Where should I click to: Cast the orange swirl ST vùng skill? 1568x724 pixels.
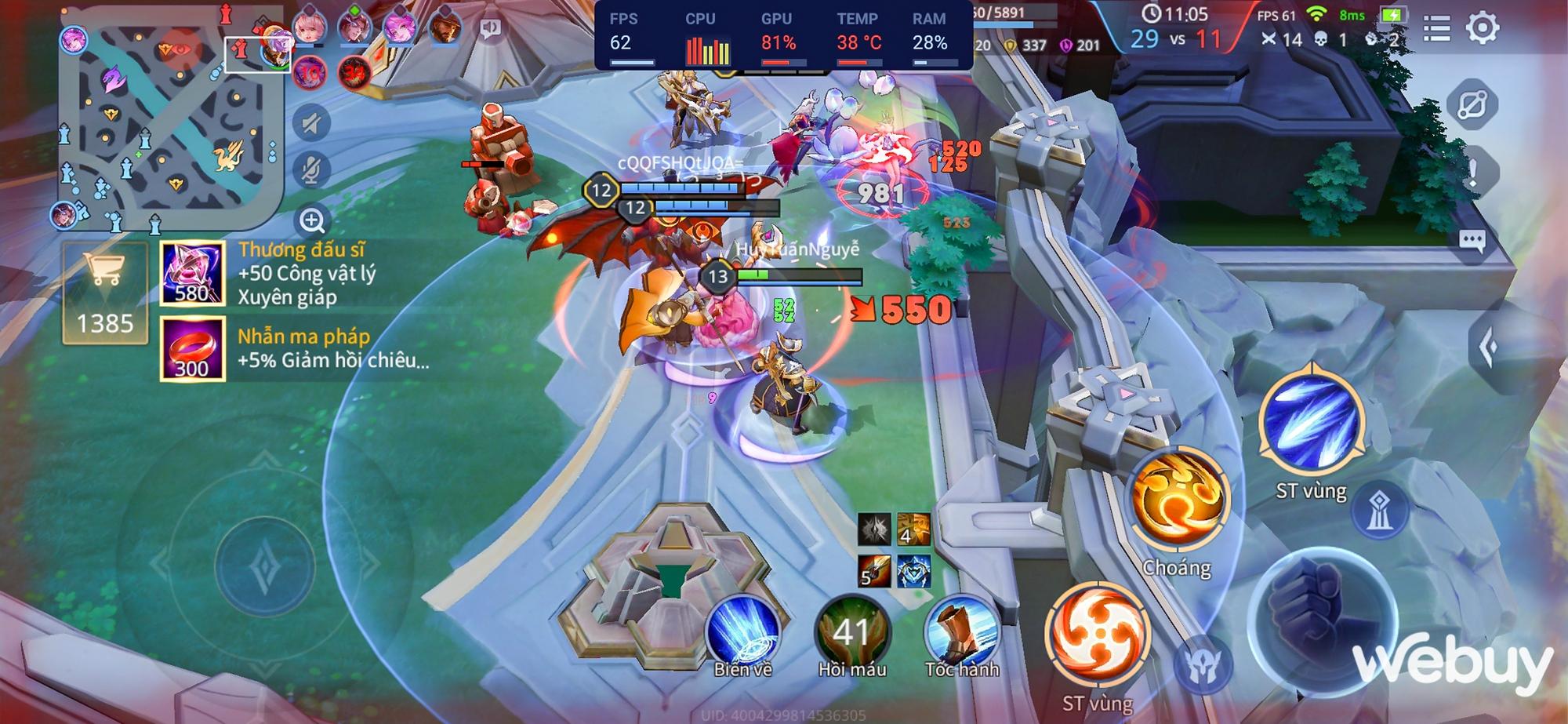point(1098,635)
